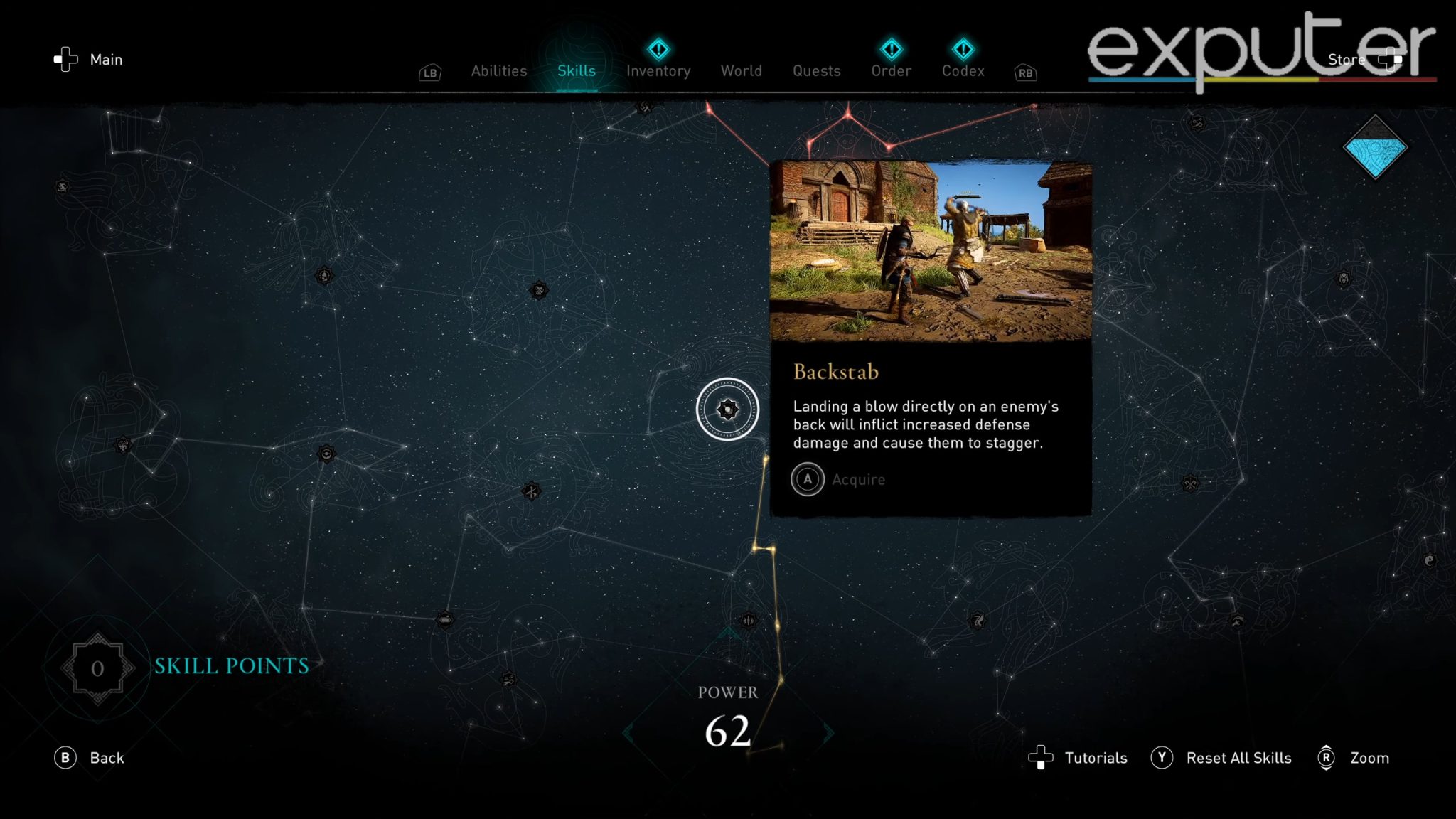Viewport: 1456px width, 819px height.
Task: Click the bird skill node near bottom right
Action: point(978,620)
